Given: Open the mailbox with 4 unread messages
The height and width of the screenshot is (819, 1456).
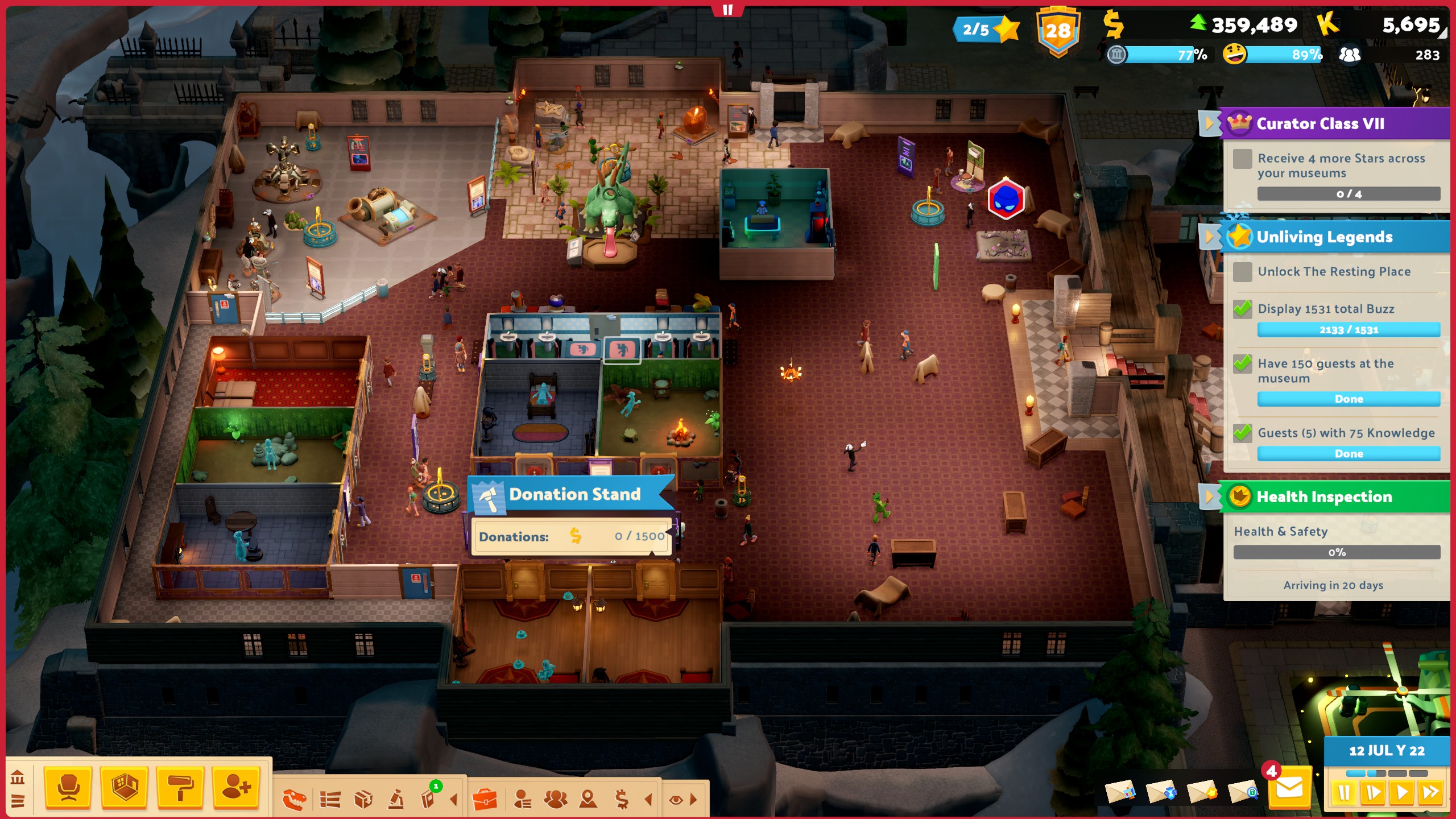Looking at the screenshot, I should click(1289, 788).
